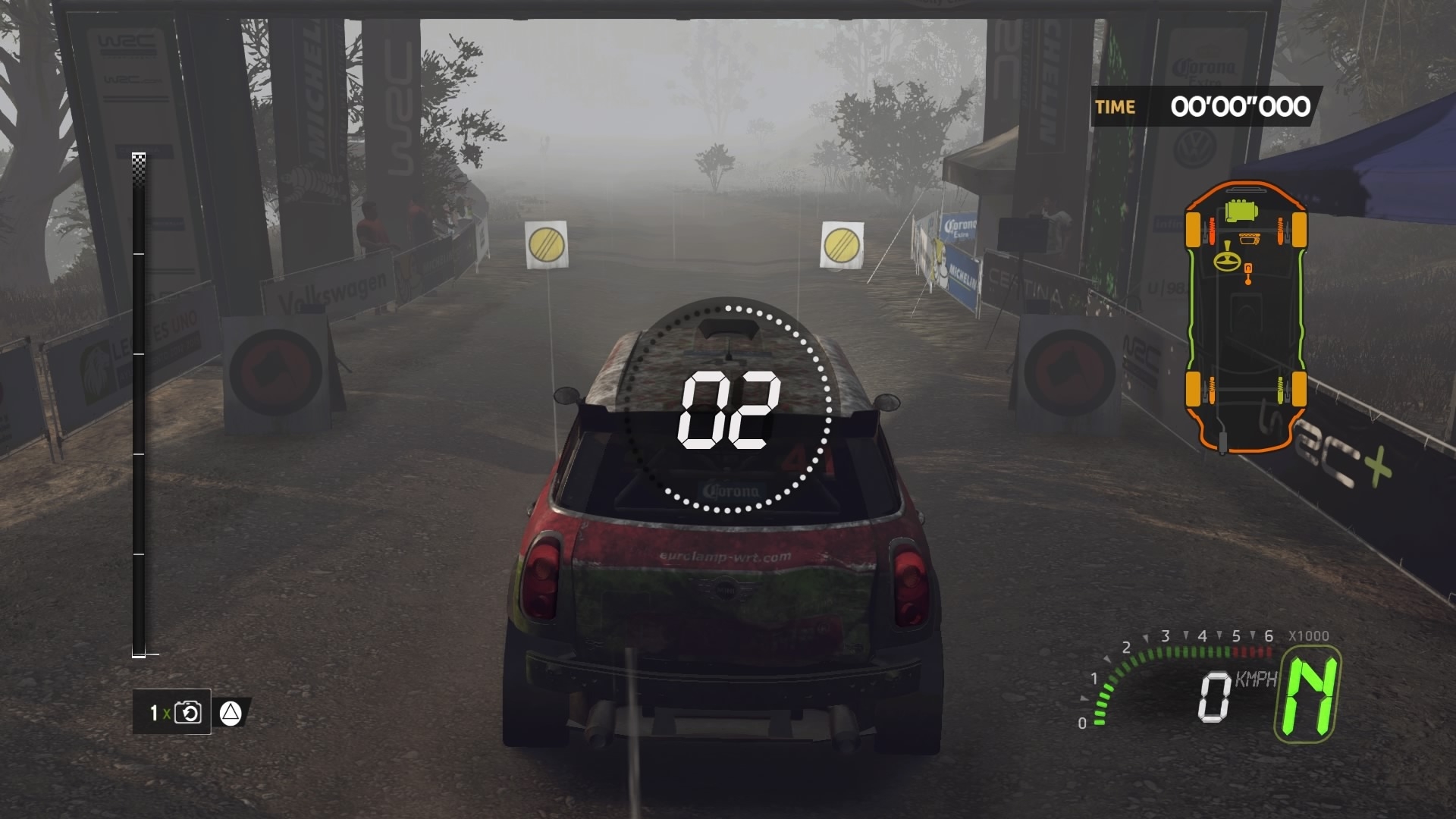Click the stage progress track bar
The width and height of the screenshot is (1456, 819).
(139, 406)
